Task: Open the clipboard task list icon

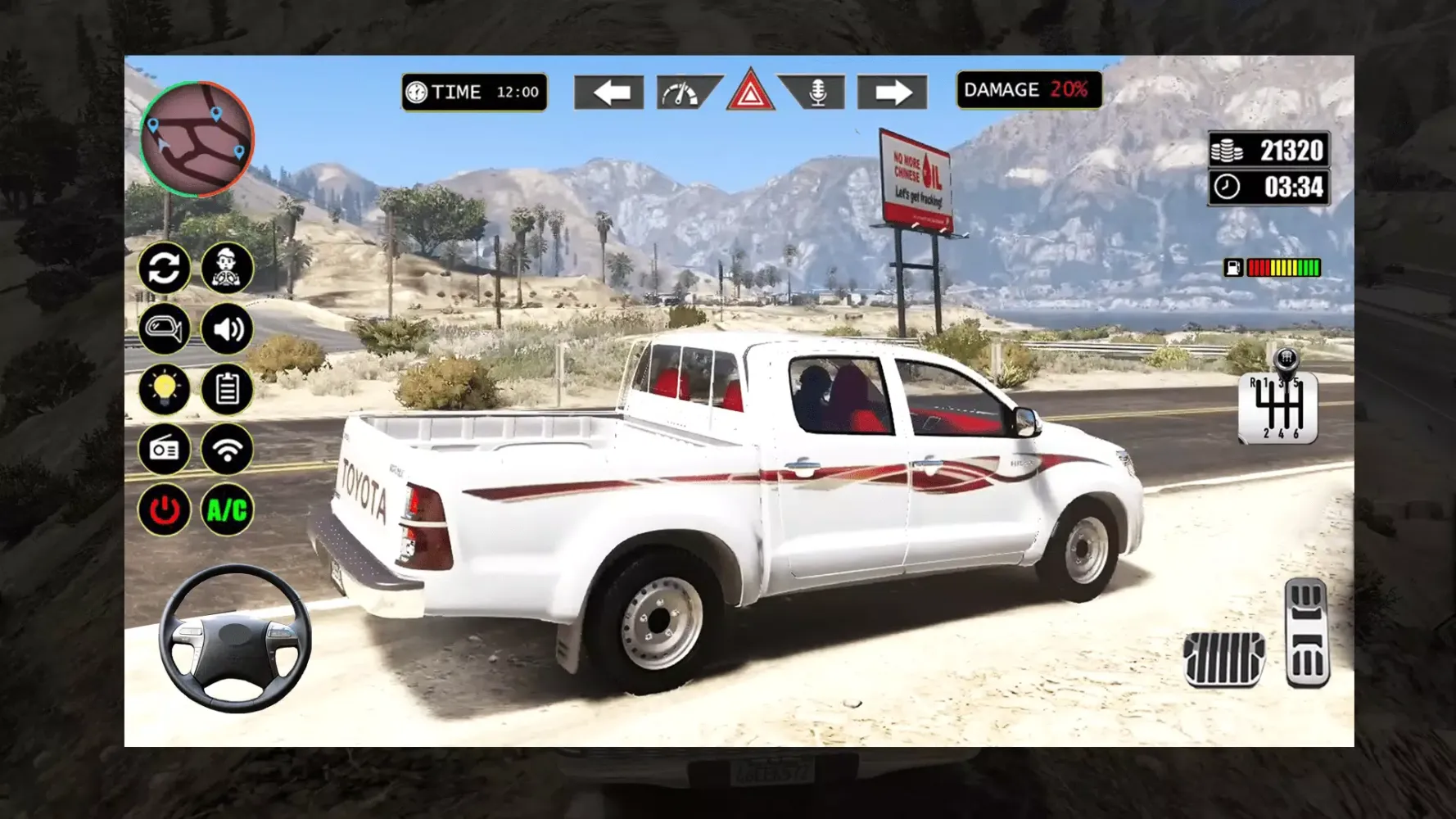Action: point(227,390)
